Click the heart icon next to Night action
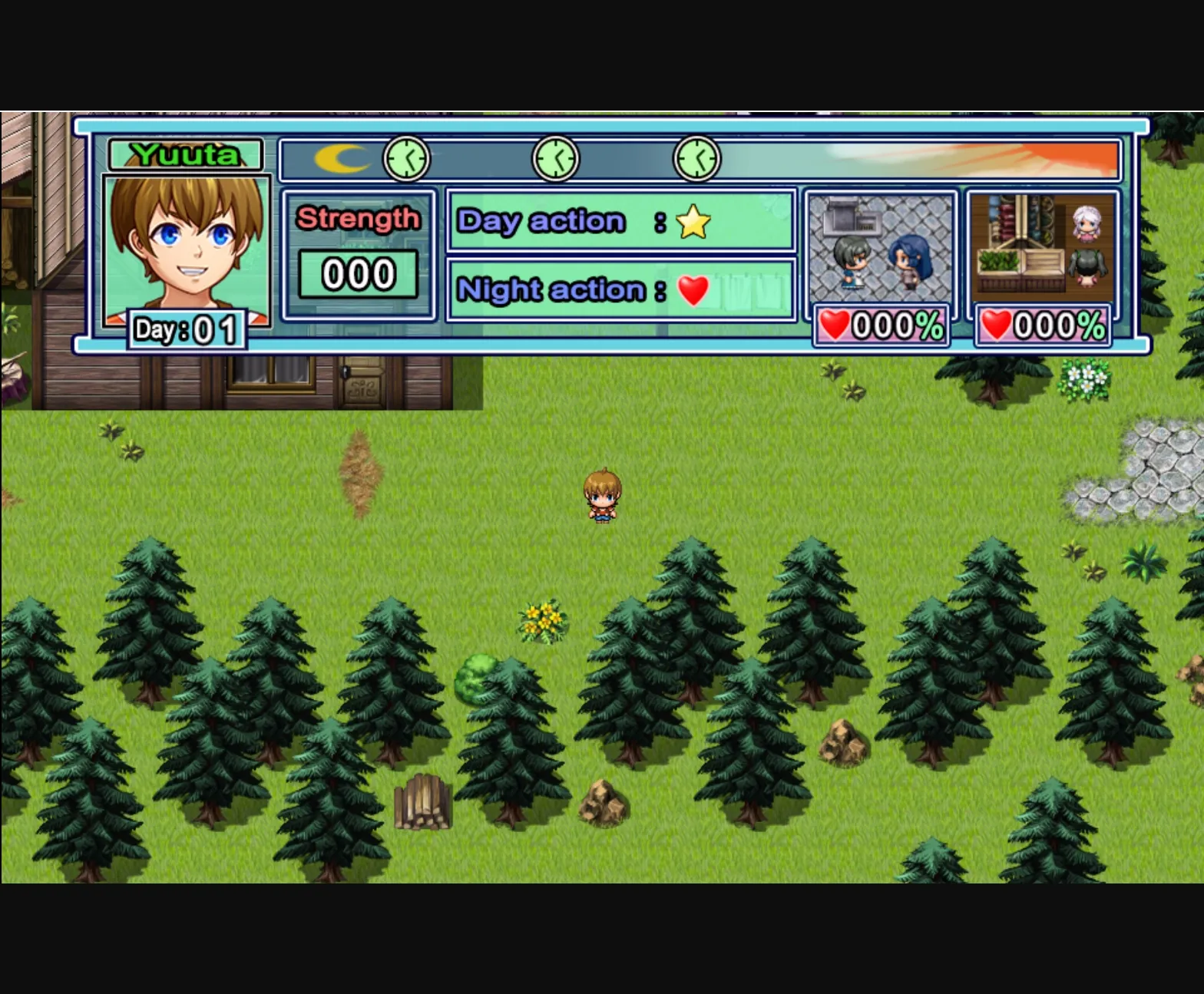This screenshot has width=1204, height=994. pyautogui.click(x=695, y=290)
